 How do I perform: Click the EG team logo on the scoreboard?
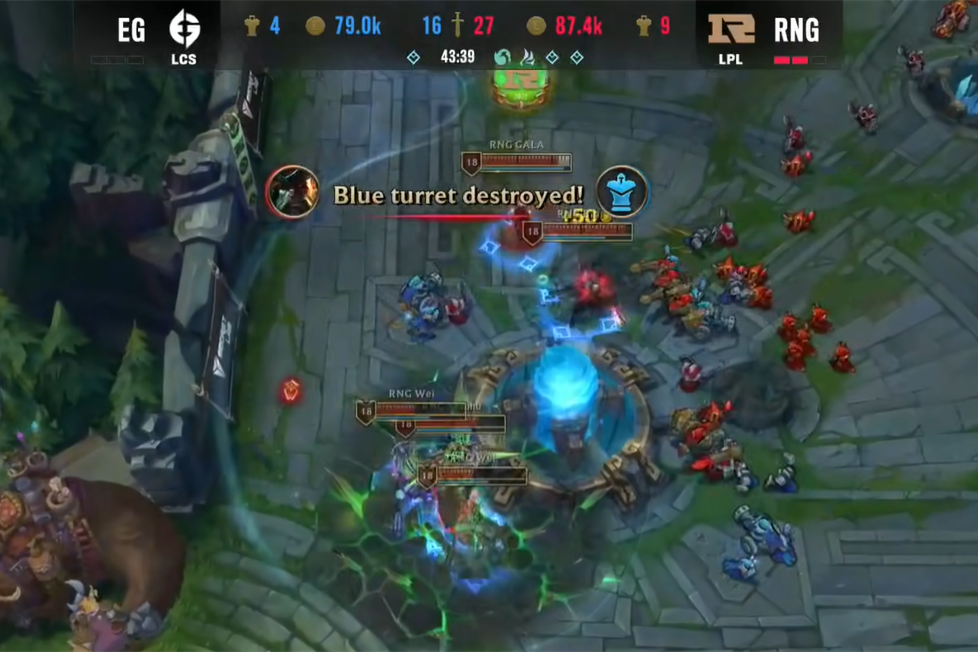[x=183, y=28]
